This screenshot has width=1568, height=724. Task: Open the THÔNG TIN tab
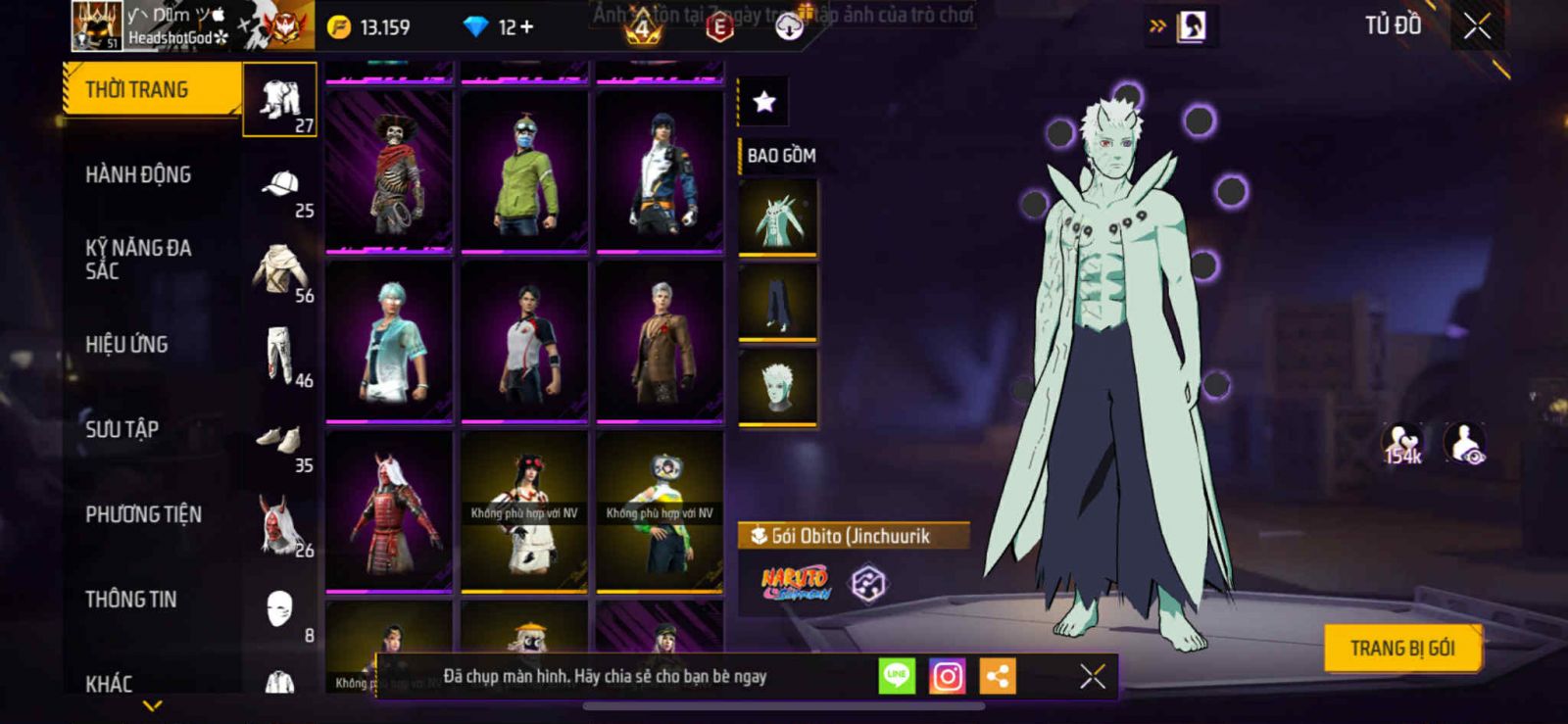pos(130,600)
